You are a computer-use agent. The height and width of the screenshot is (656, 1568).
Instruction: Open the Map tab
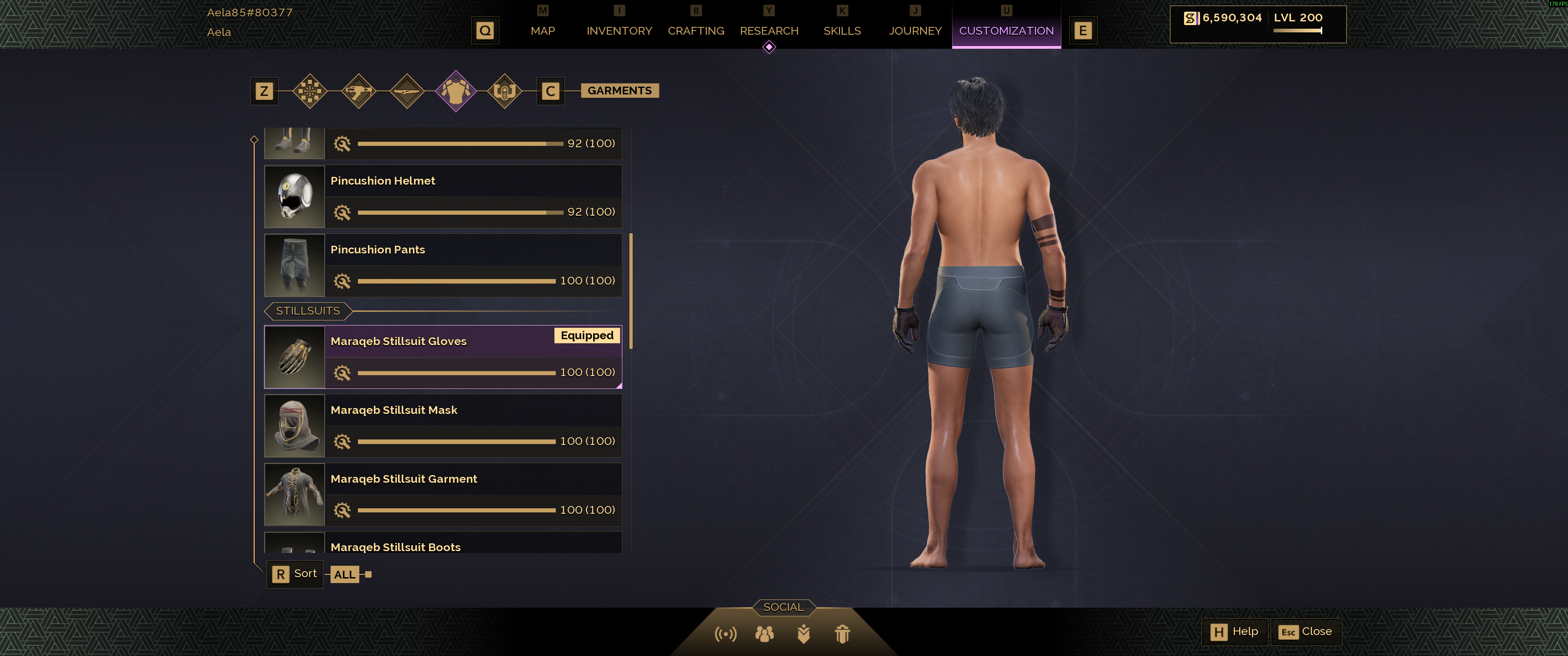tap(542, 31)
